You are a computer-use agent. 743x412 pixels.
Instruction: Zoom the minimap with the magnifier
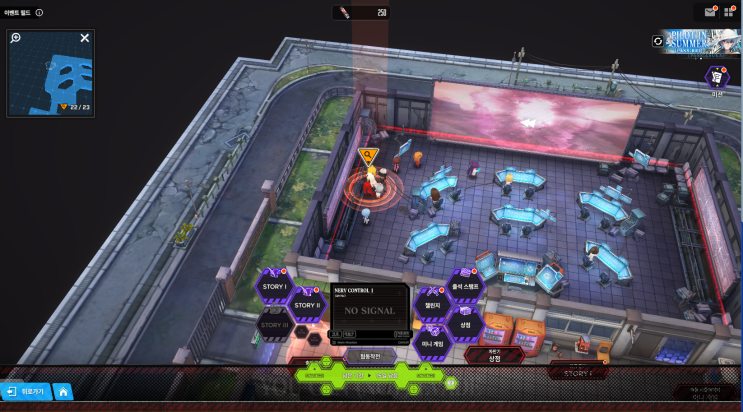(16, 39)
